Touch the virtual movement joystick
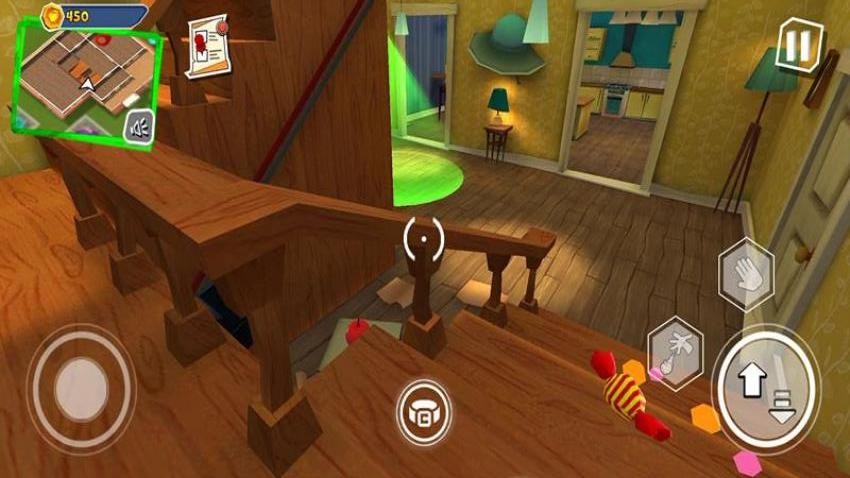 (81, 387)
